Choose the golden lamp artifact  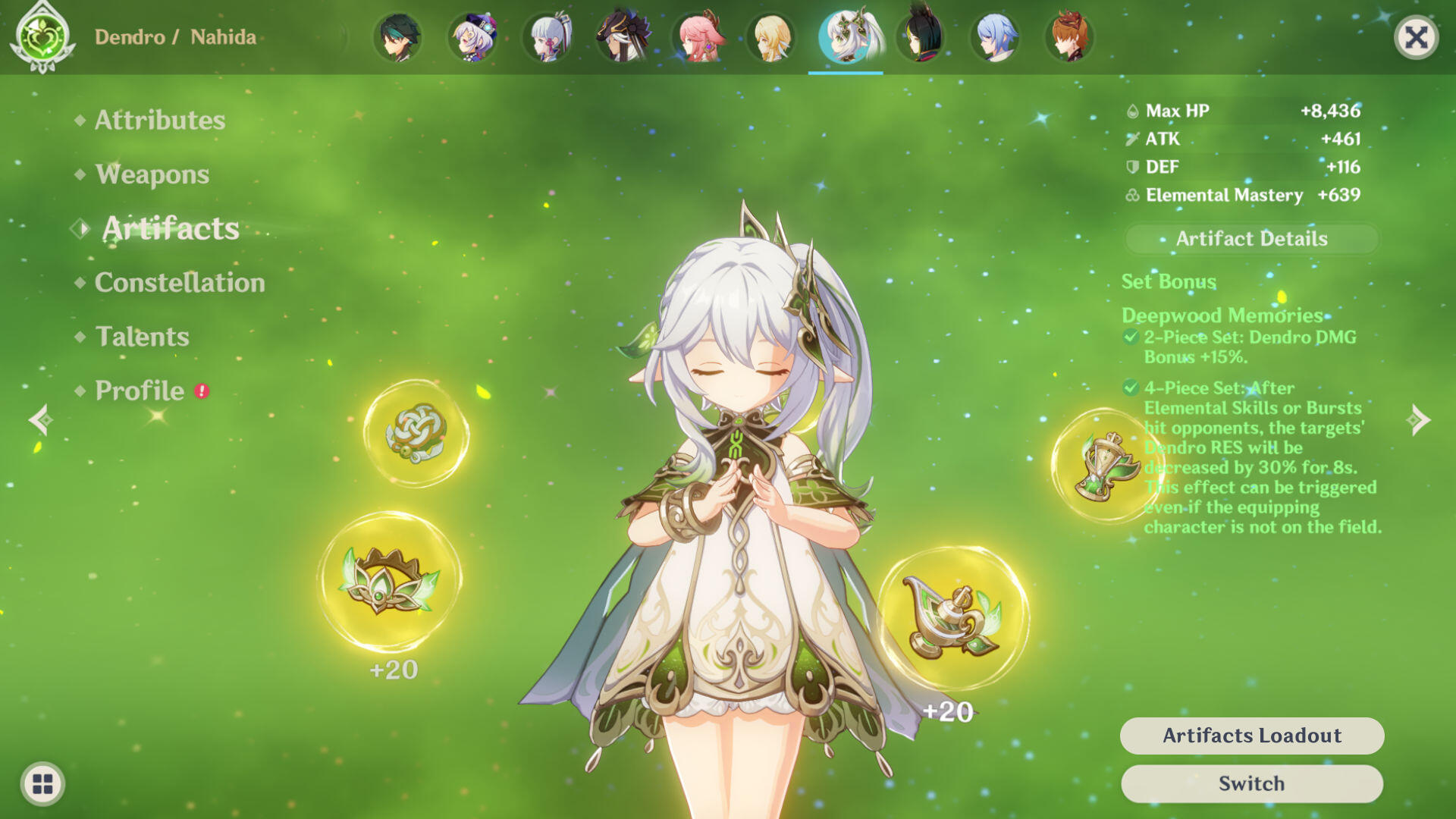(952, 618)
